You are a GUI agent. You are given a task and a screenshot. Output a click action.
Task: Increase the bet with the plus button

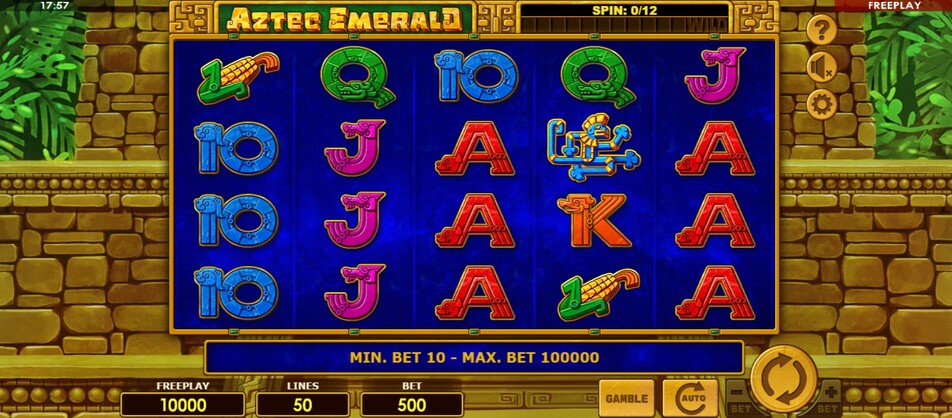(829, 391)
